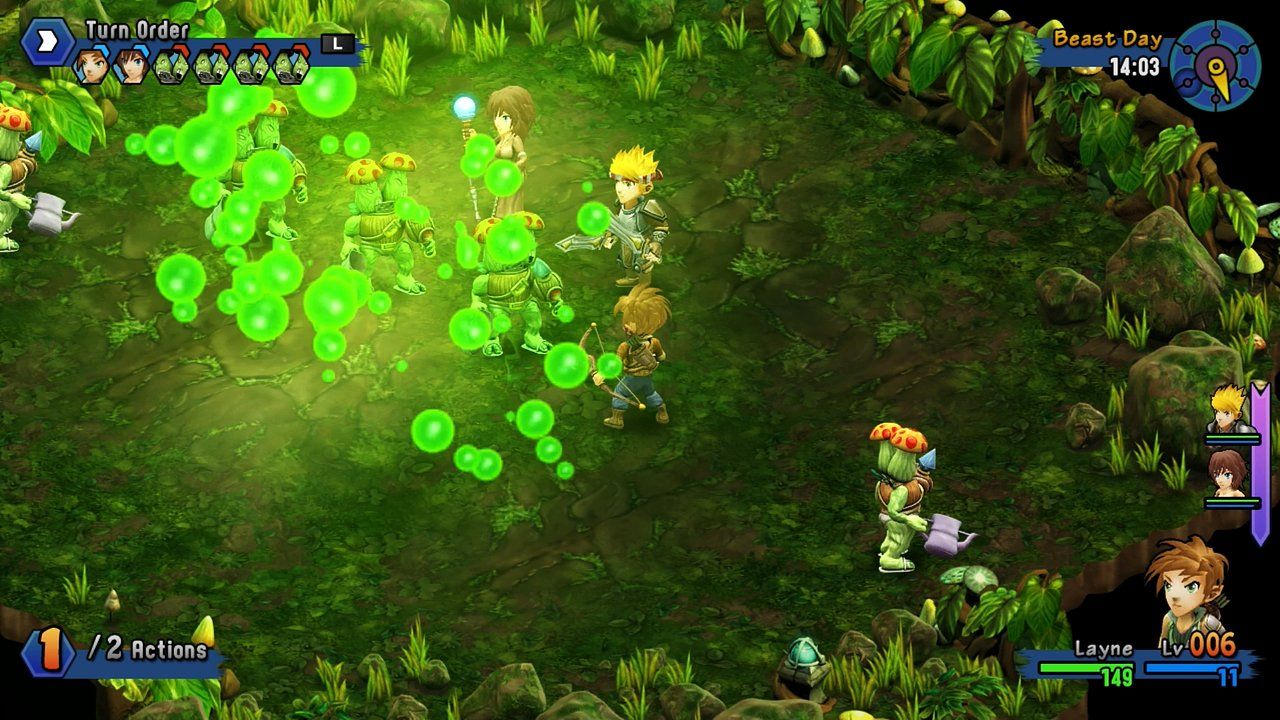Click the actions remaining hexagon counter
Screen dimensions: 1280x720
(47, 651)
